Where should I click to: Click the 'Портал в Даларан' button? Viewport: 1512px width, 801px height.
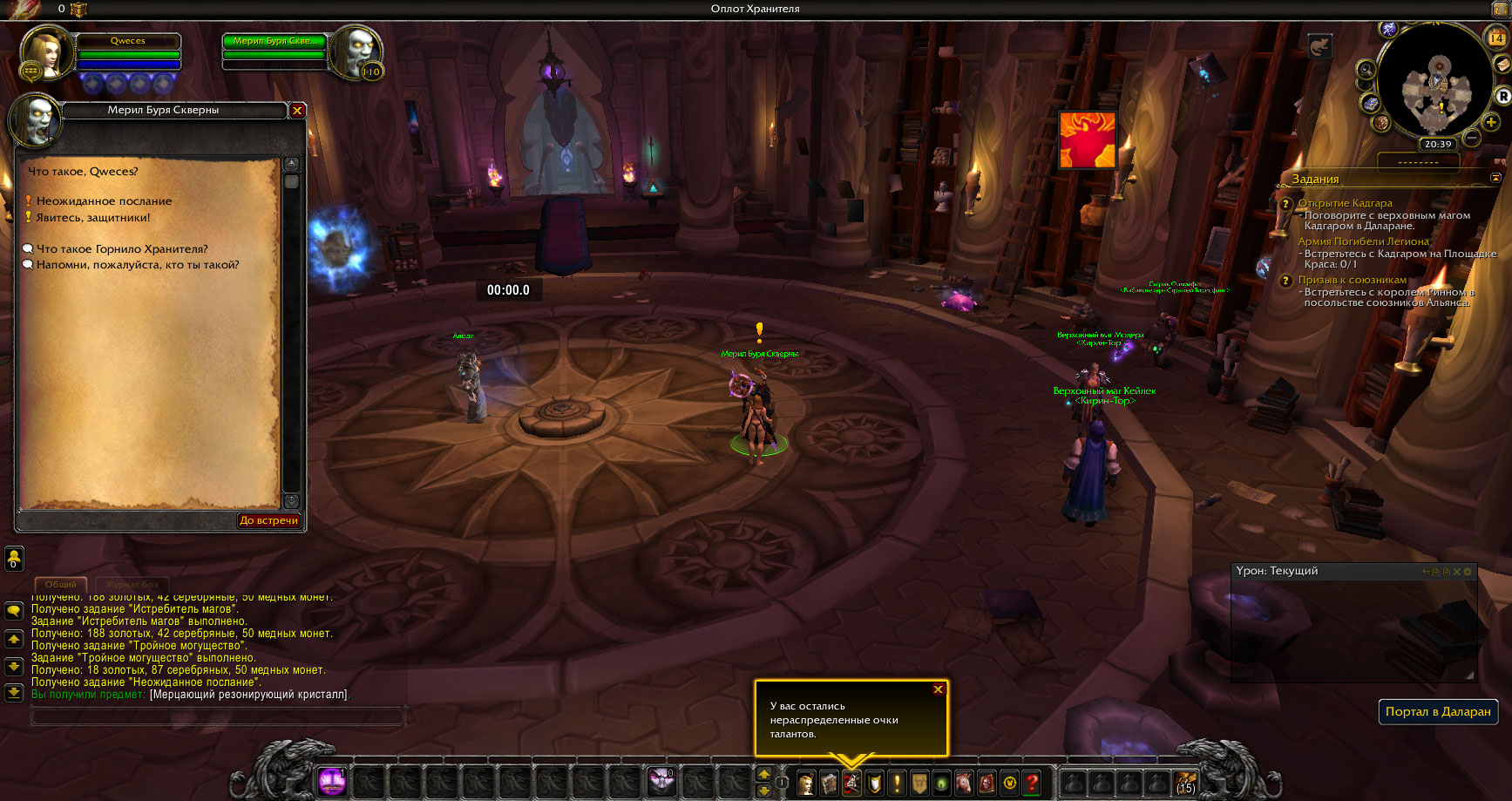click(x=1438, y=712)
